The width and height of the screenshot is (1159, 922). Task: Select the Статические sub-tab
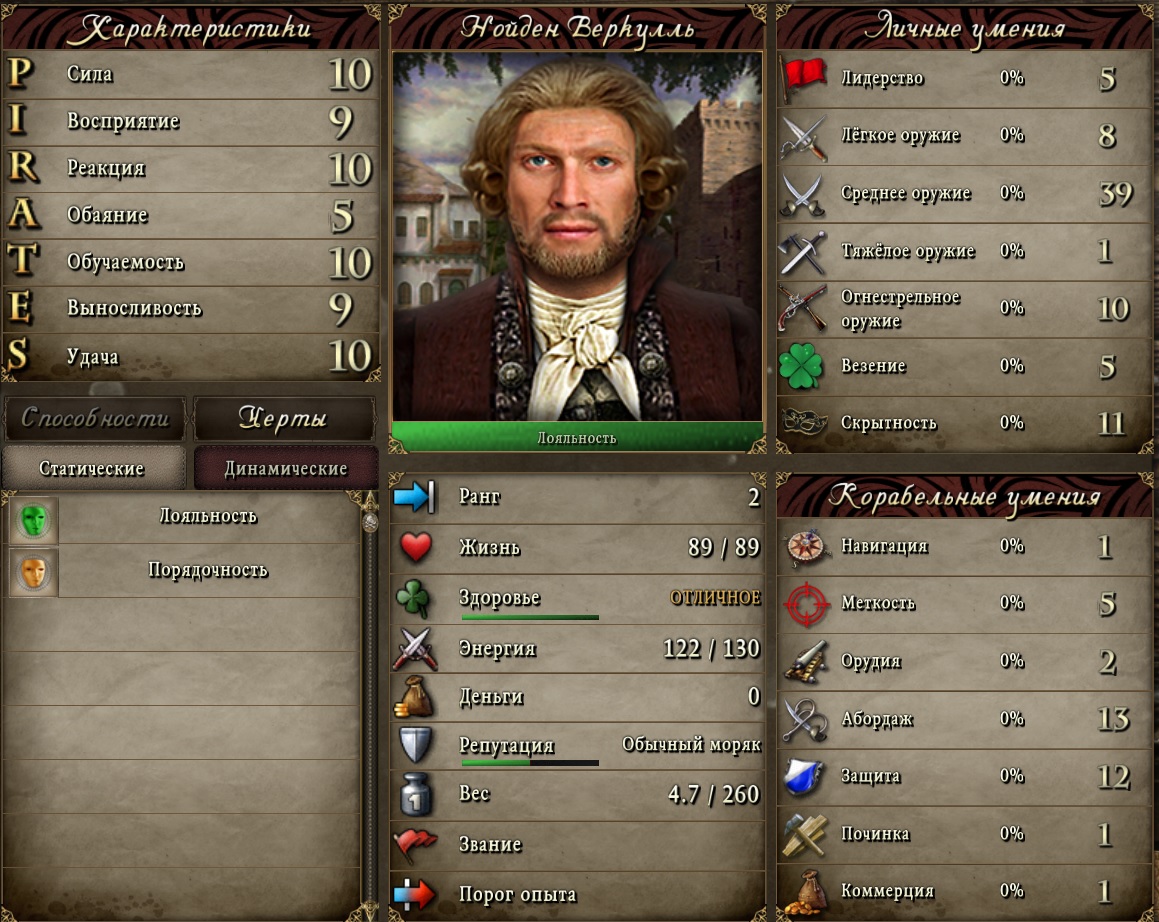93,468
